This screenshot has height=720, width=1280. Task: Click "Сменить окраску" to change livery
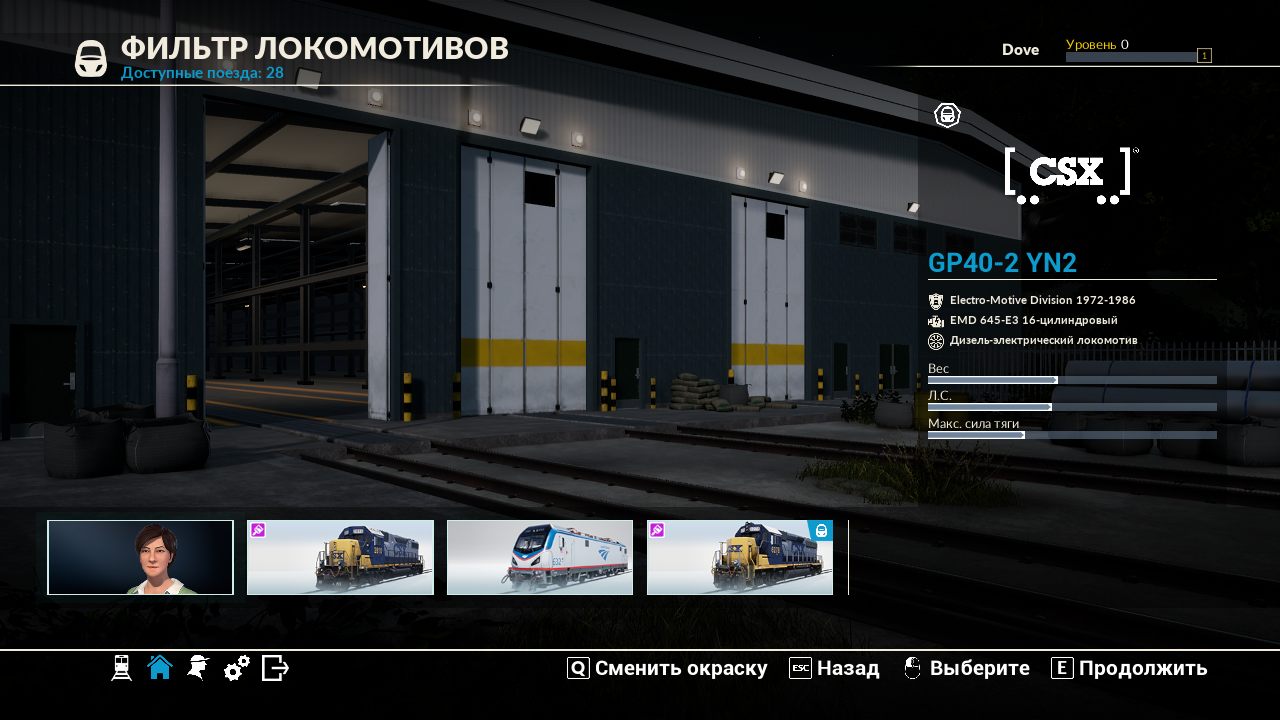tap(668, 668)
